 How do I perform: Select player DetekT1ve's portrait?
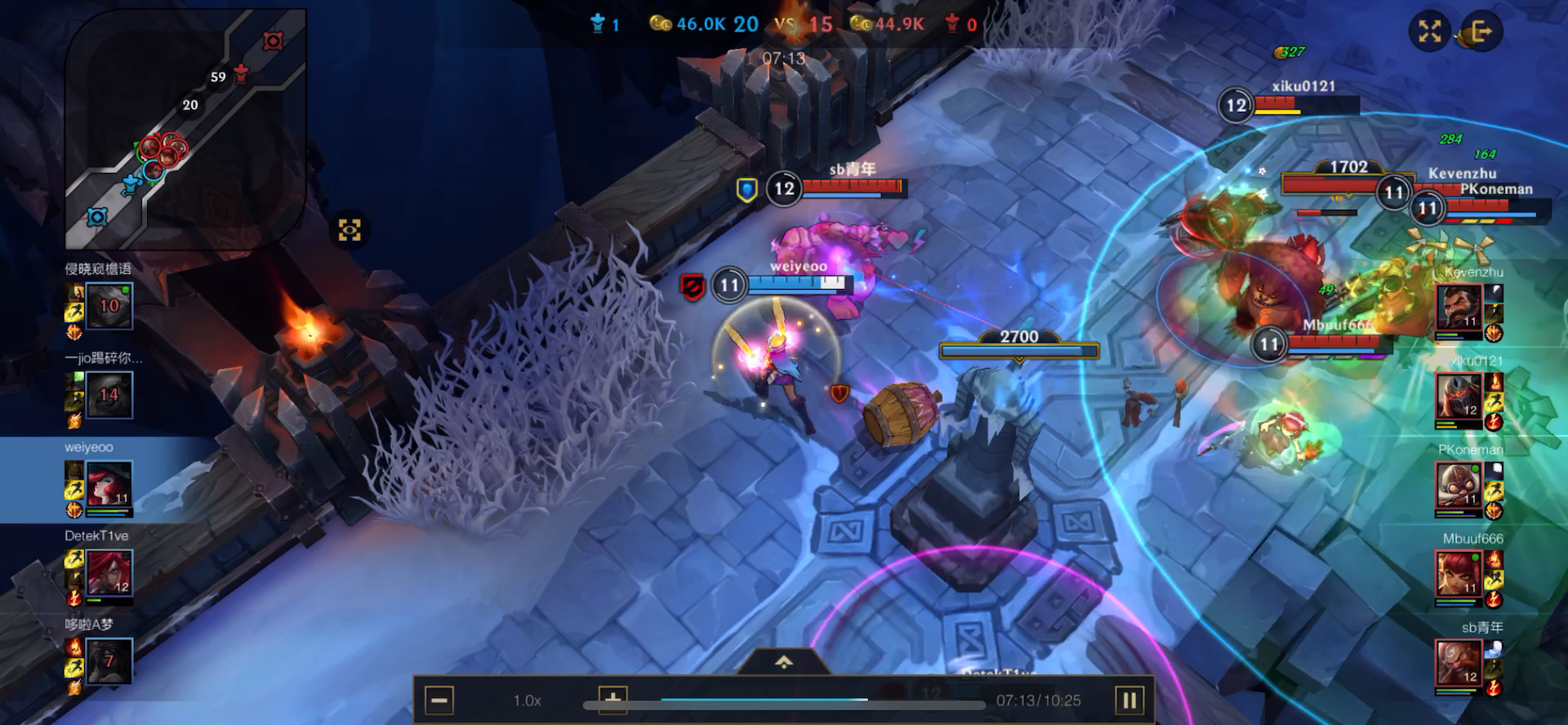coord(109,573)
